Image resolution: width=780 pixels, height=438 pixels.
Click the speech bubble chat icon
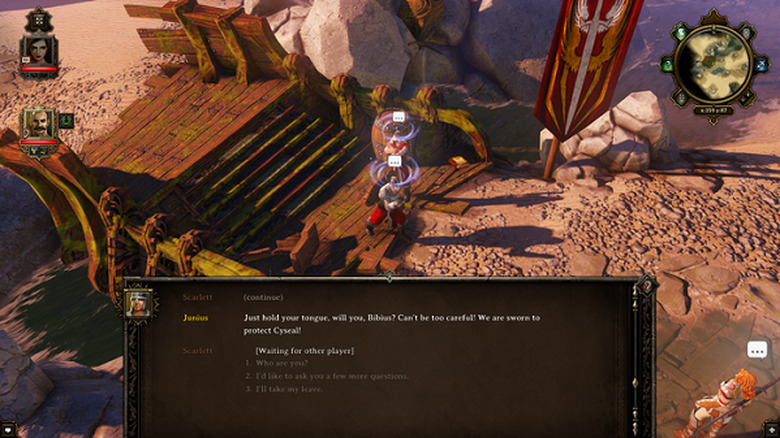click(757, 350)
